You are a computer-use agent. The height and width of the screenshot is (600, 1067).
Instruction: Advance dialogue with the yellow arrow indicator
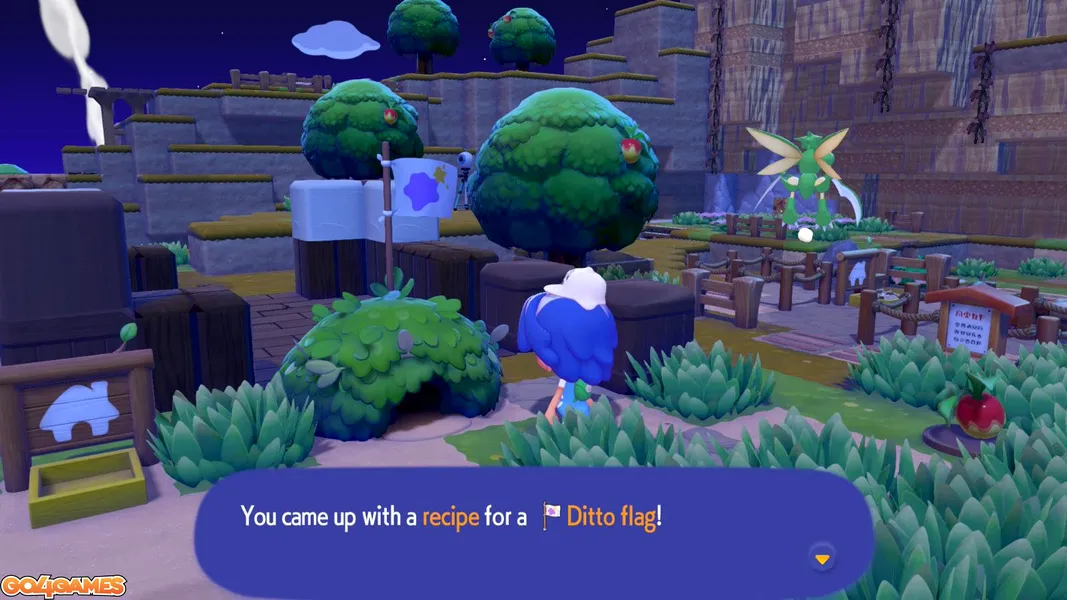[x=822, y=559]
